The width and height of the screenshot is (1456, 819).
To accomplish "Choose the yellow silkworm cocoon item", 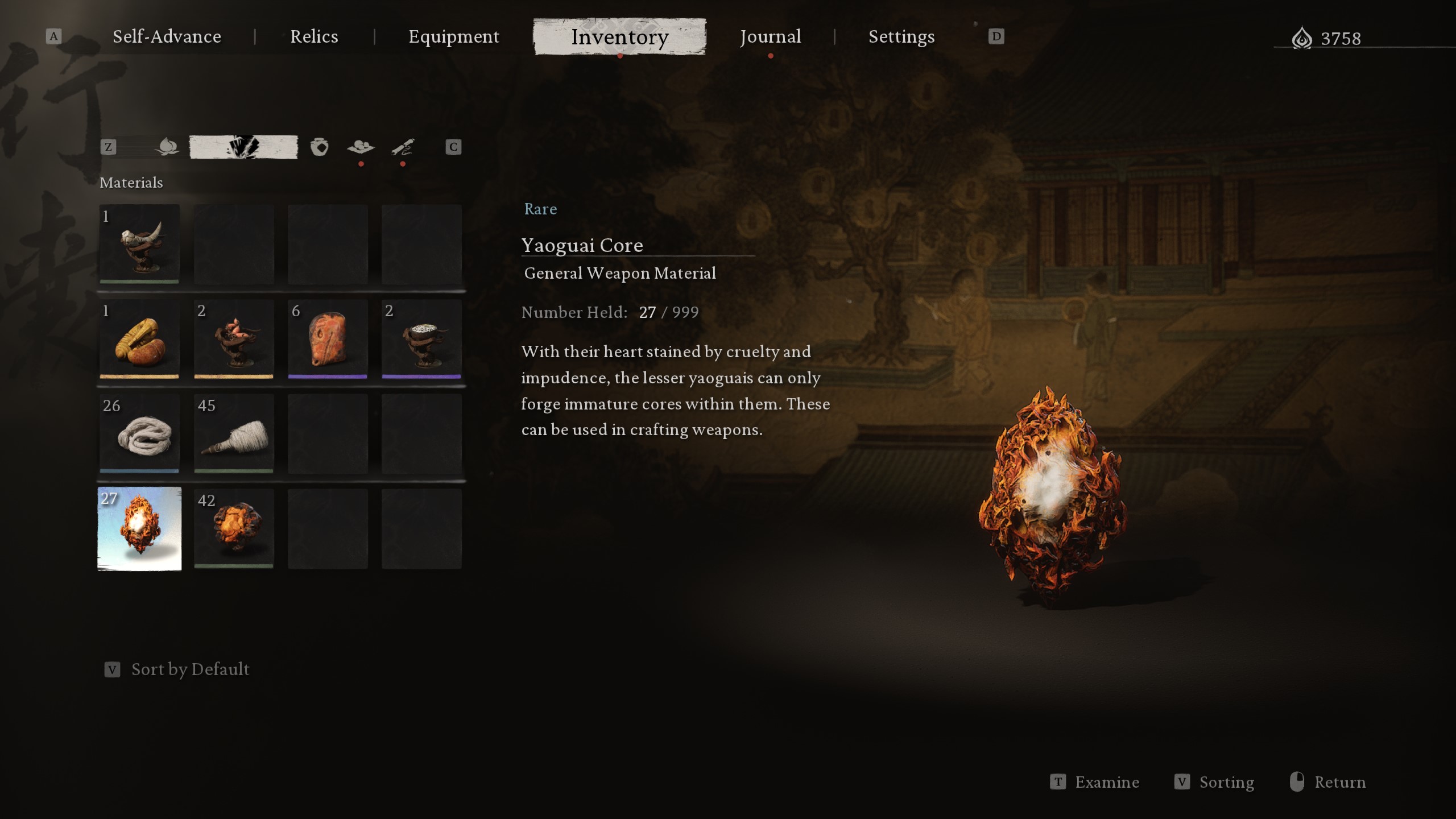I will point(139,340).
